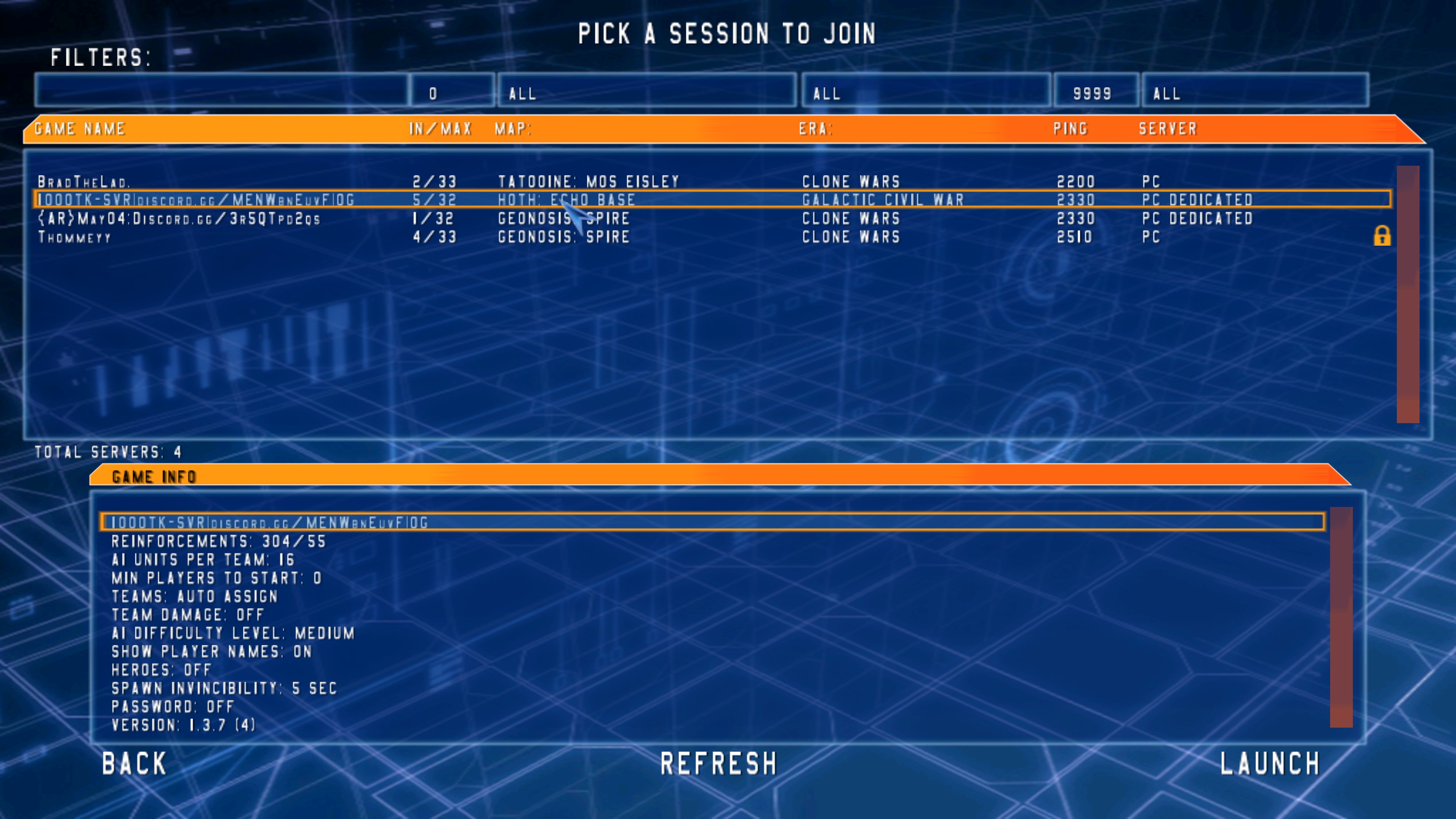Click the padlock icon on Thommeyy's server
This screenshot has width=1456, height=819.
click(x=1382, y=237)
